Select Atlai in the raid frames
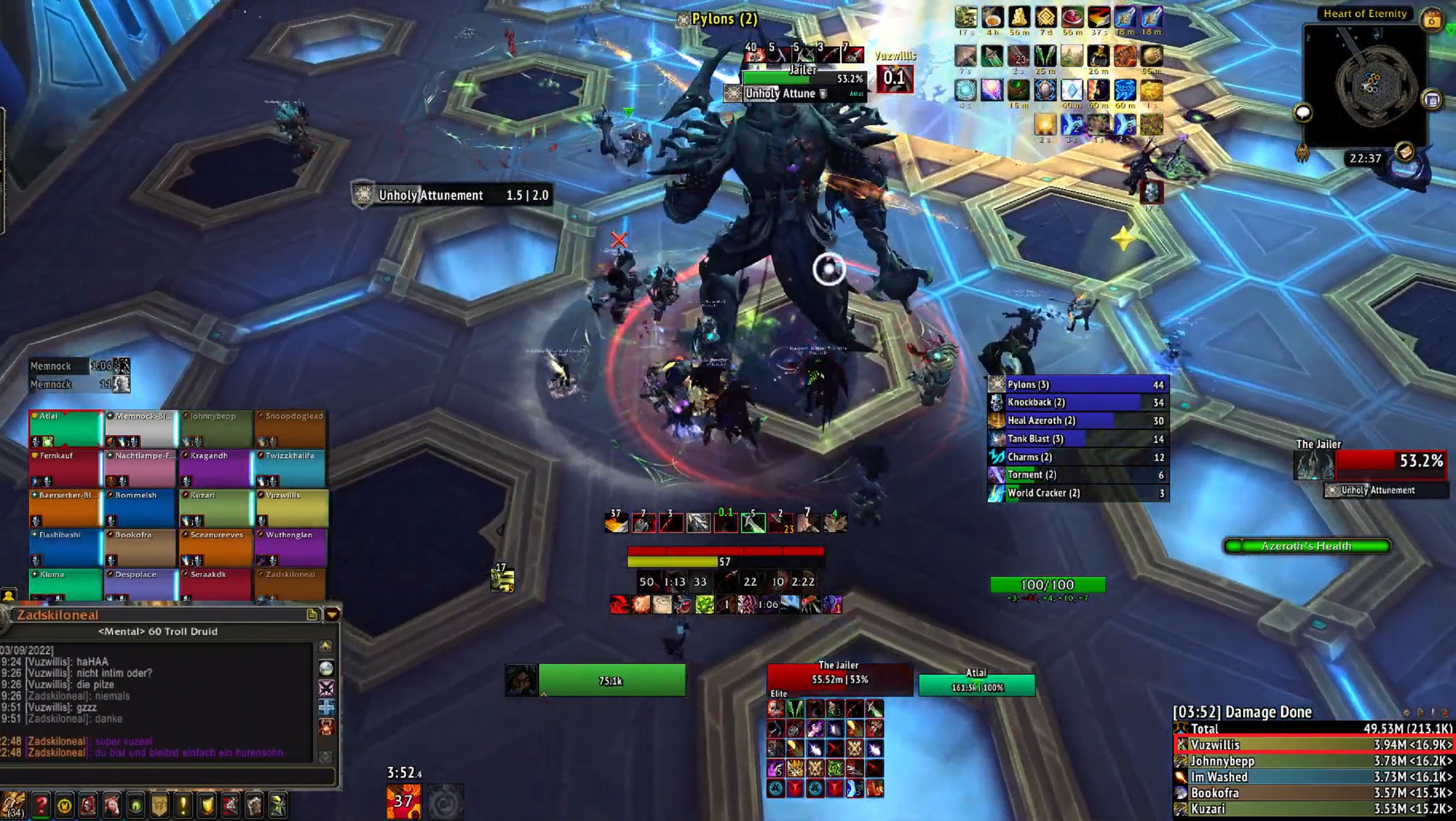 [65, 428]
